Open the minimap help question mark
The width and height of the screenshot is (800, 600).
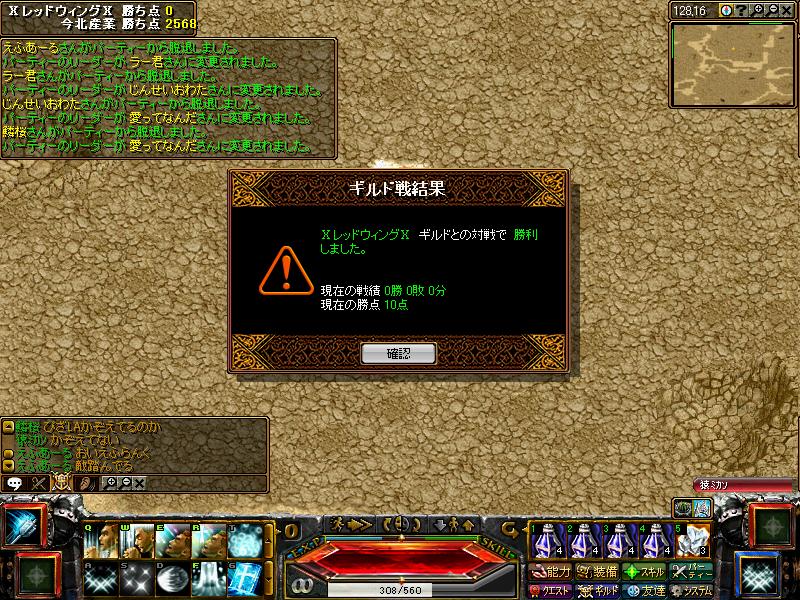pyautogui.click(x=743, y=10)
